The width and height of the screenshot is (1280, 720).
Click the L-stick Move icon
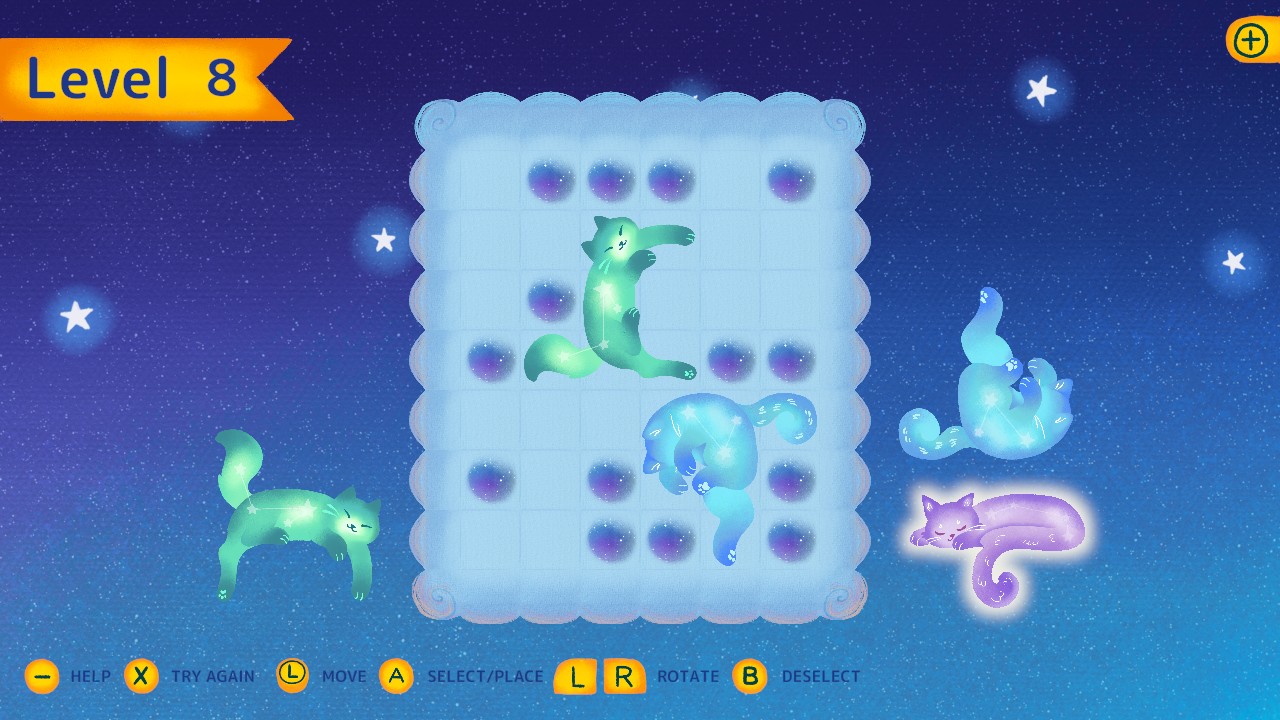tap(292, 676)
